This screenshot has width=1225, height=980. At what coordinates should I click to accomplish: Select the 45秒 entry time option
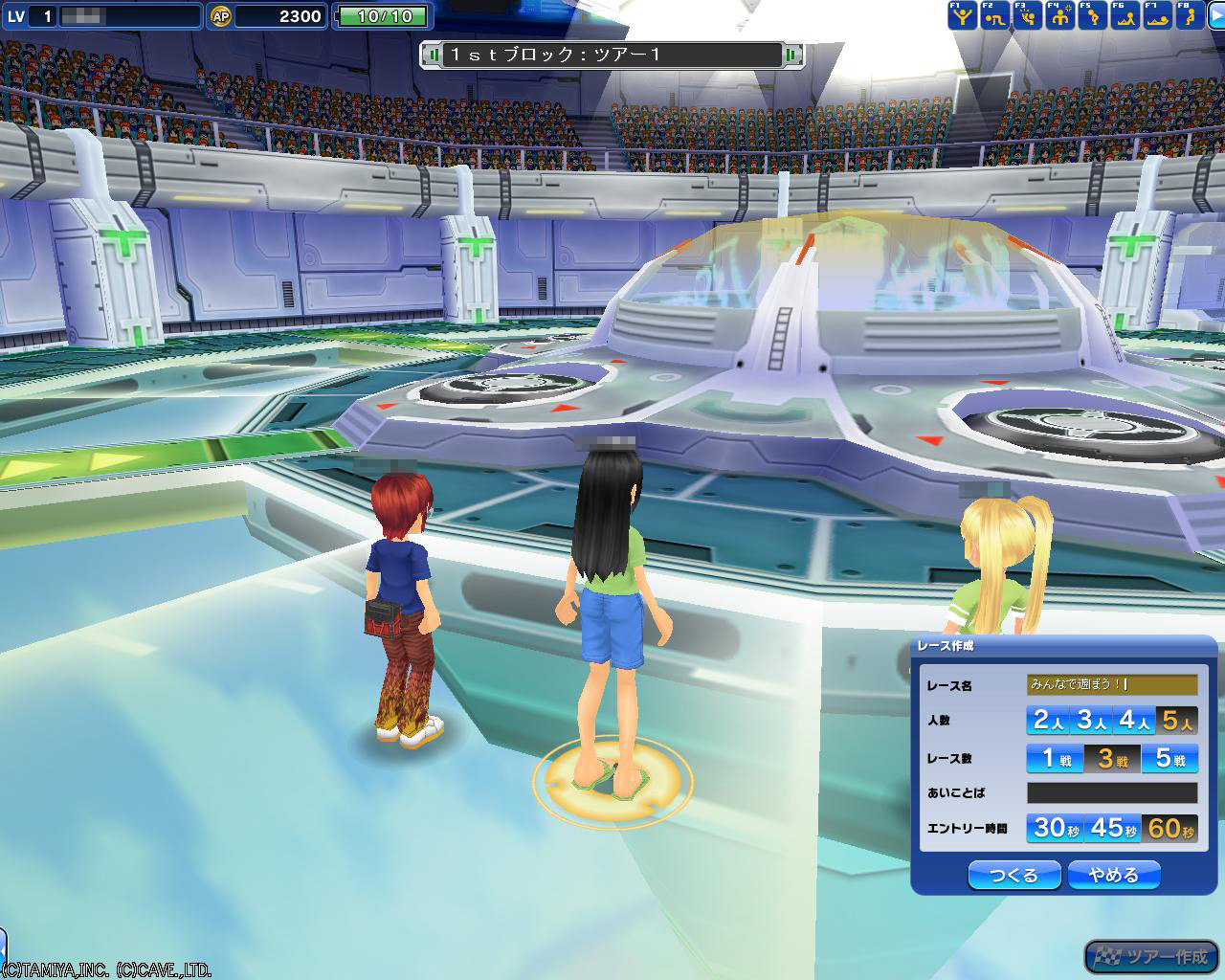pyautogui.click(x=1112, y=828)
